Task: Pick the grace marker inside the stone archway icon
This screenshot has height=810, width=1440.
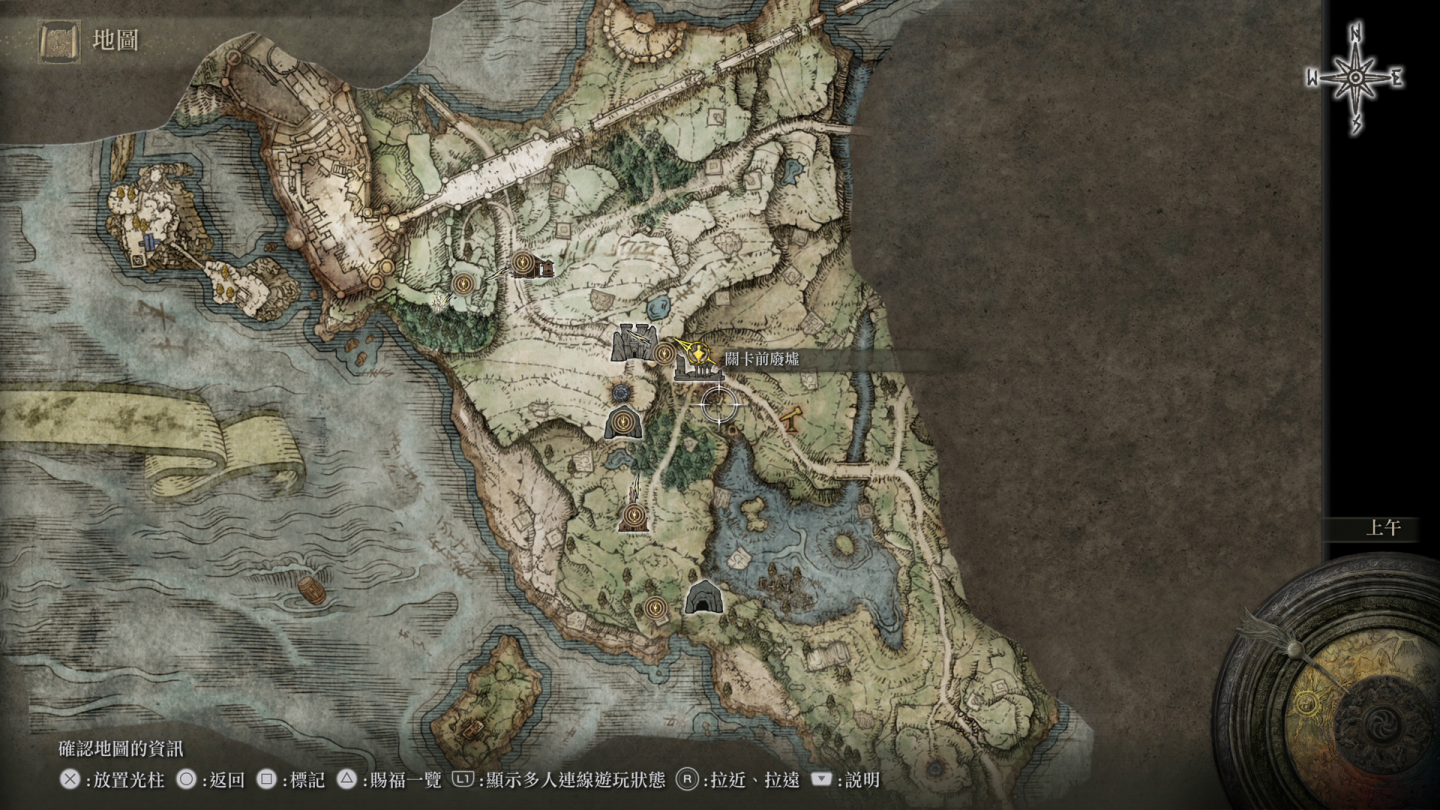Action: point(624,423)
